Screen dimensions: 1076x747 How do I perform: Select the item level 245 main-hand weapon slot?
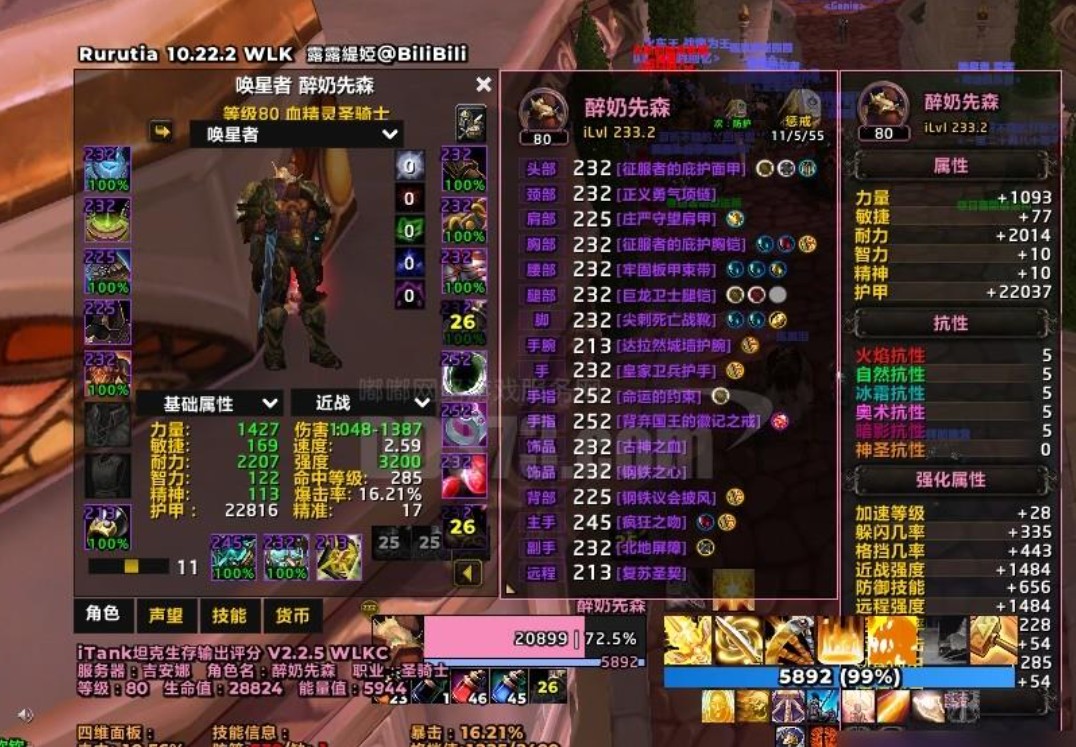[233, 557]
